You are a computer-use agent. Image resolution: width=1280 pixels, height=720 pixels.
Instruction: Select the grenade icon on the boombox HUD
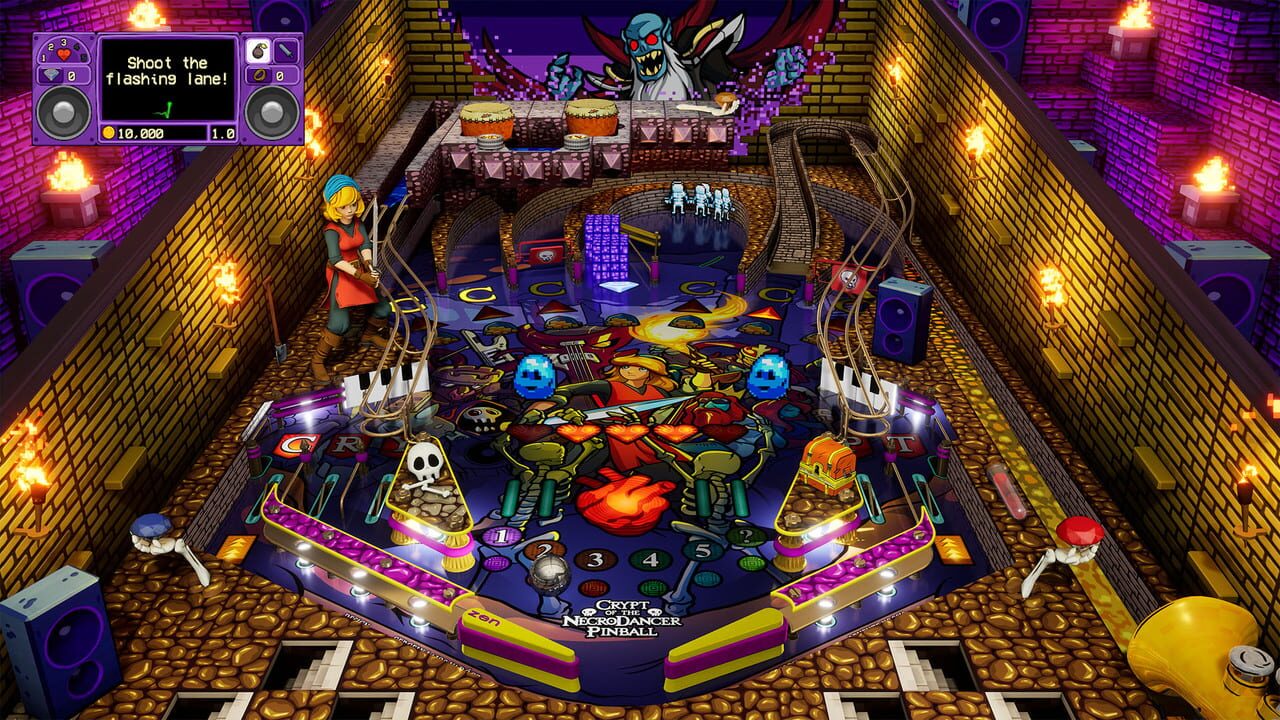click(x=259, y=50)
